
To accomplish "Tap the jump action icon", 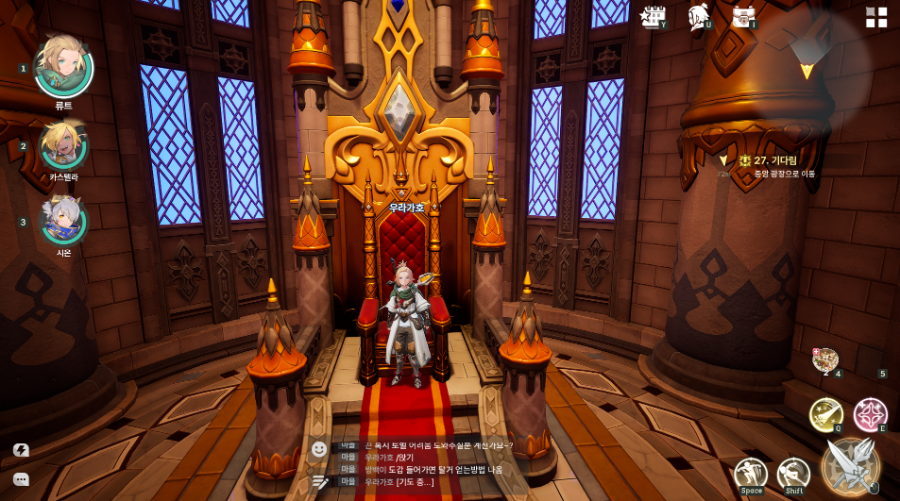I will [x=751, y=474].
